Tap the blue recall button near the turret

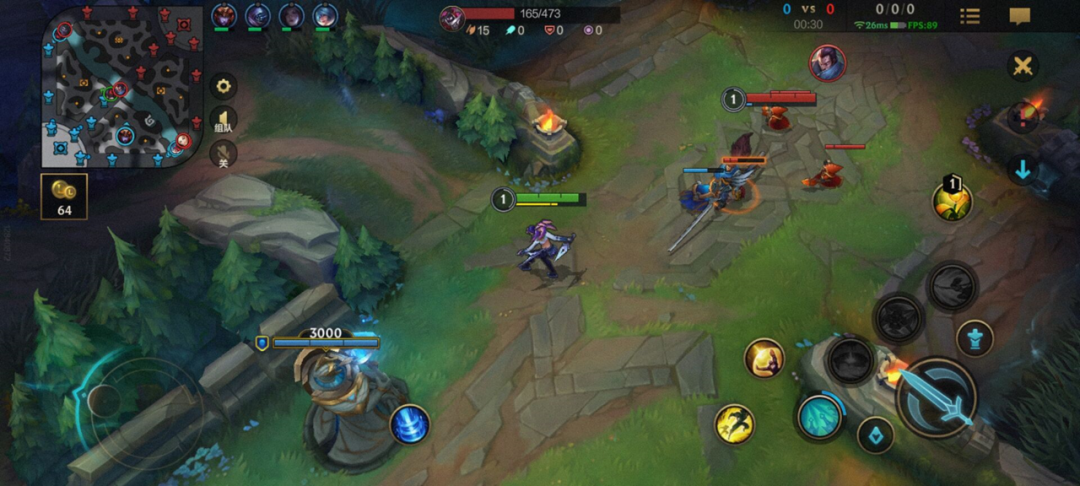point(409,424)
